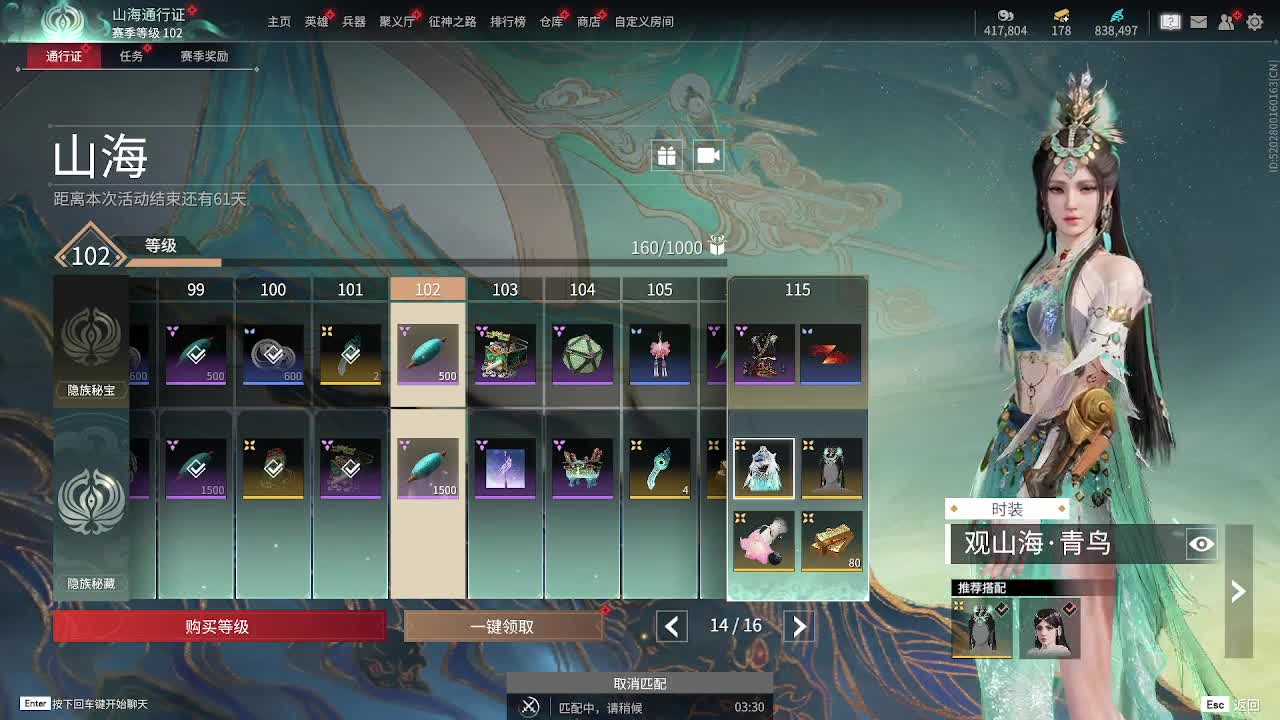Go to the 主页 home page
This screenshot has height=720, width=1280.
coord(279,21)
